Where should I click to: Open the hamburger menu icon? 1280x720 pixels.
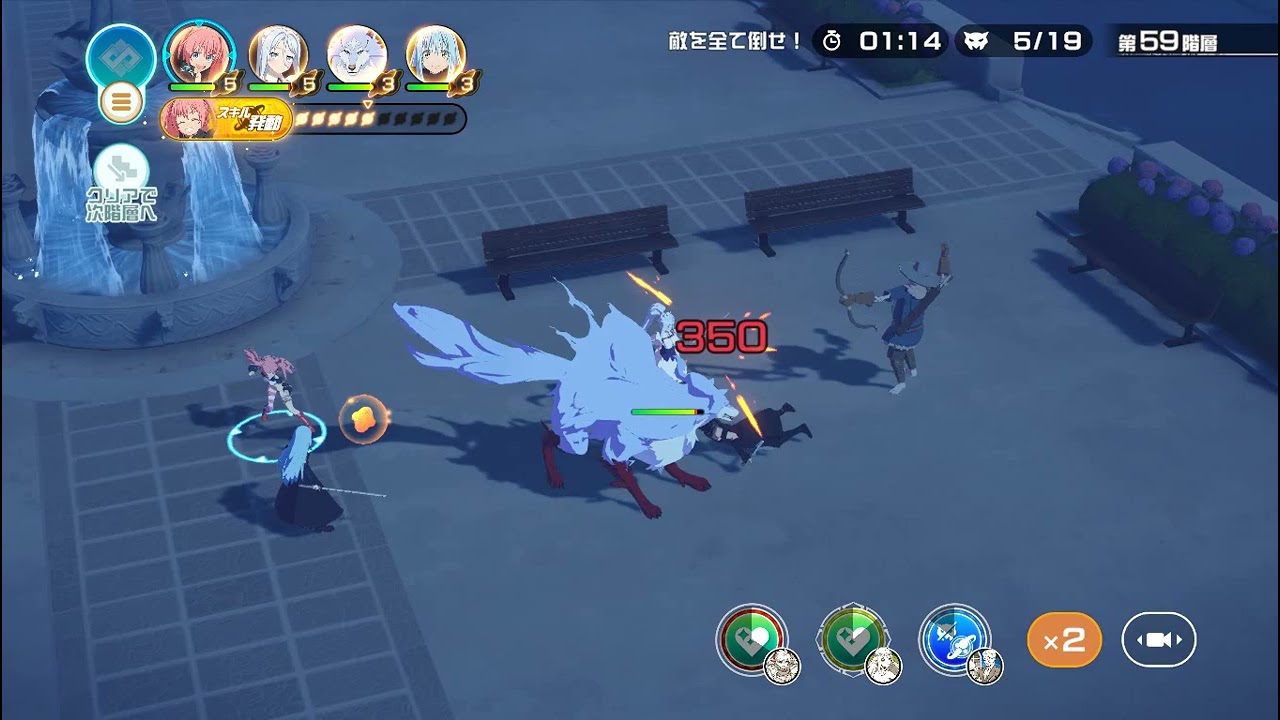click(x=121, y=100)
